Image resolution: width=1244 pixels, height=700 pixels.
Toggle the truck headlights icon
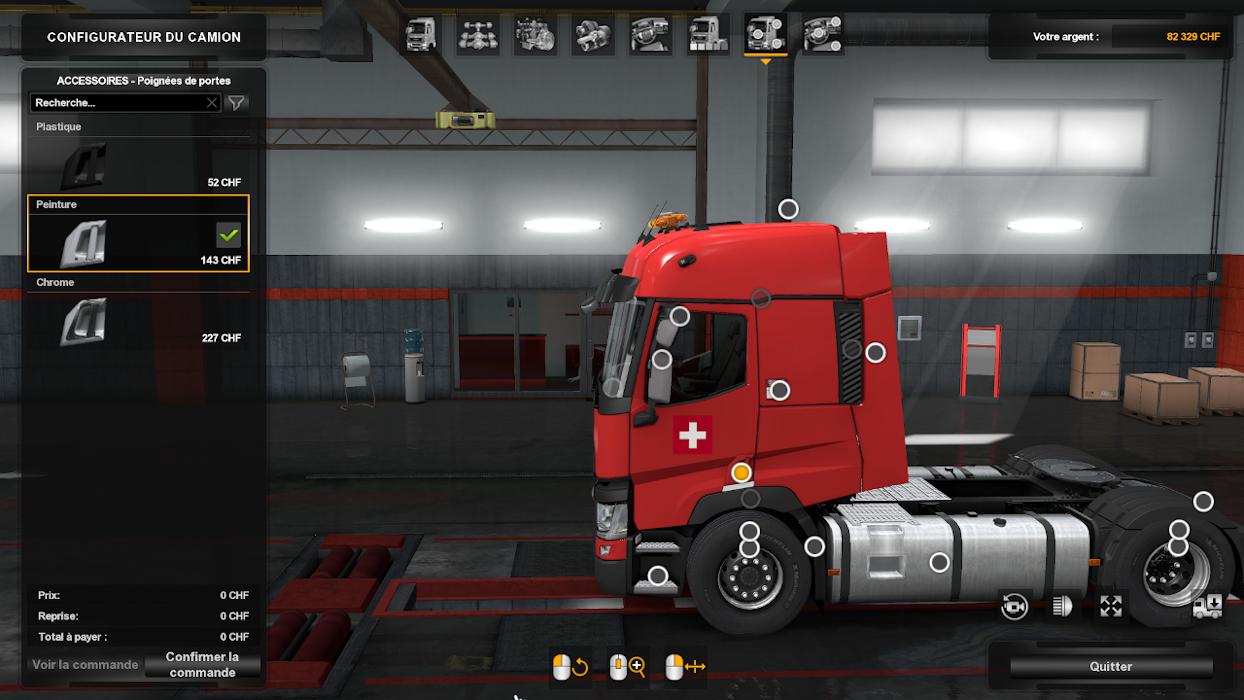pyautogui.click(x=1062, y=606)
